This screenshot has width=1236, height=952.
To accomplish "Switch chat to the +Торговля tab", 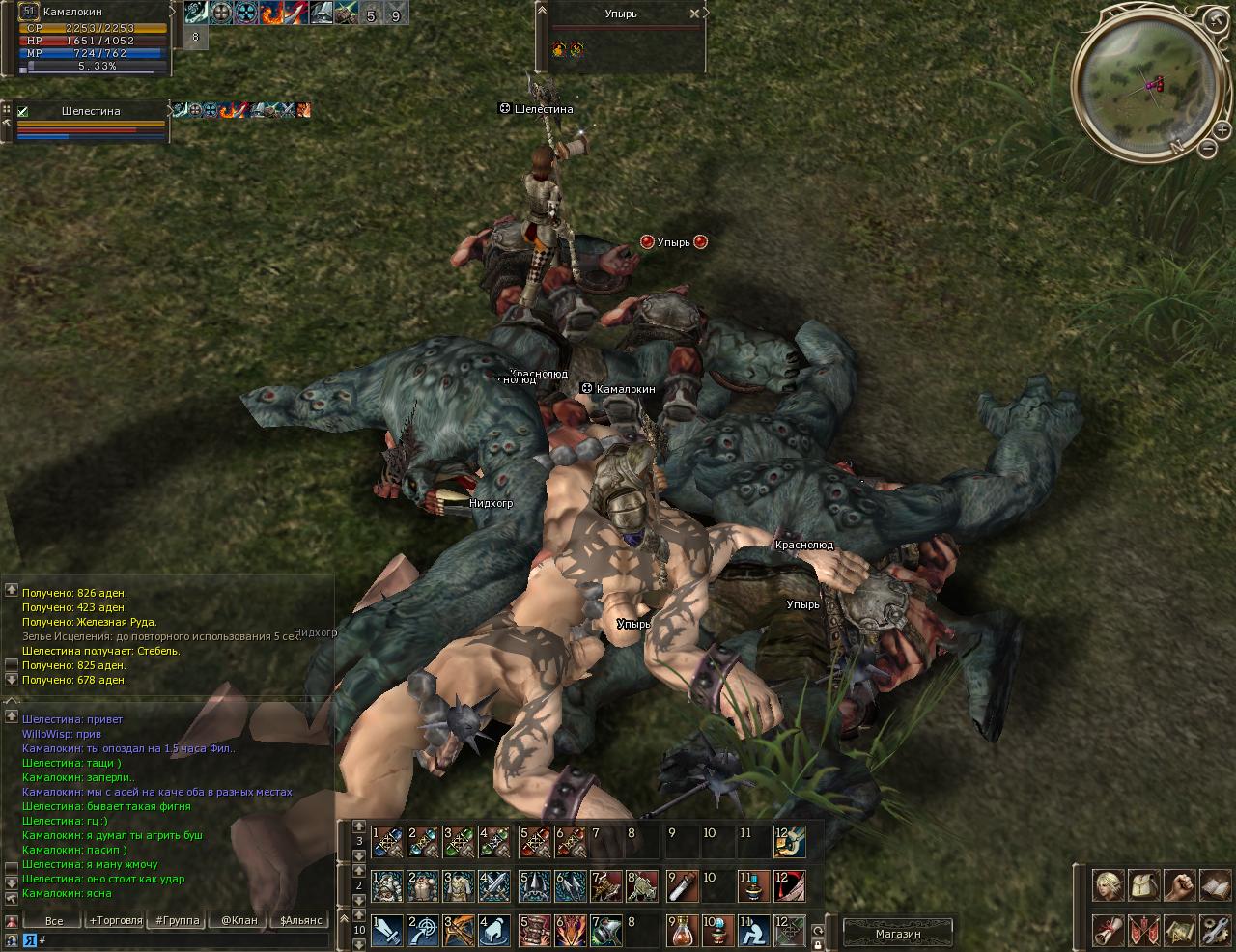I will click(x=116, y=921).
